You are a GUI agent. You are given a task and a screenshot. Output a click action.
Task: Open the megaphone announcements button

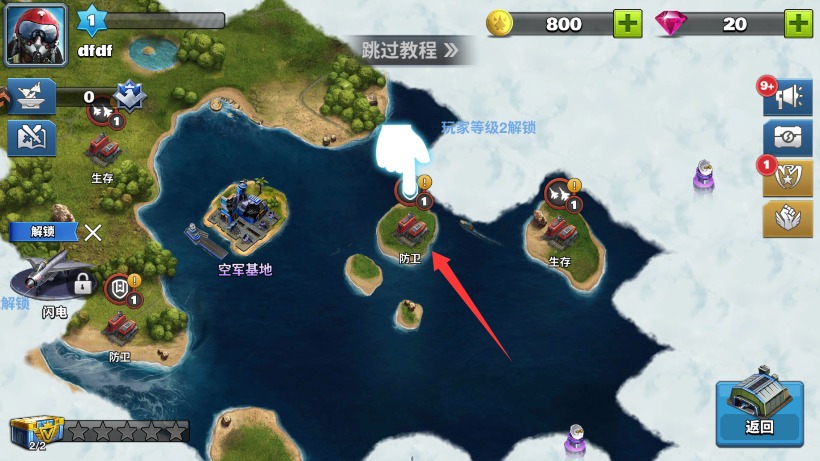coord(787,97)
